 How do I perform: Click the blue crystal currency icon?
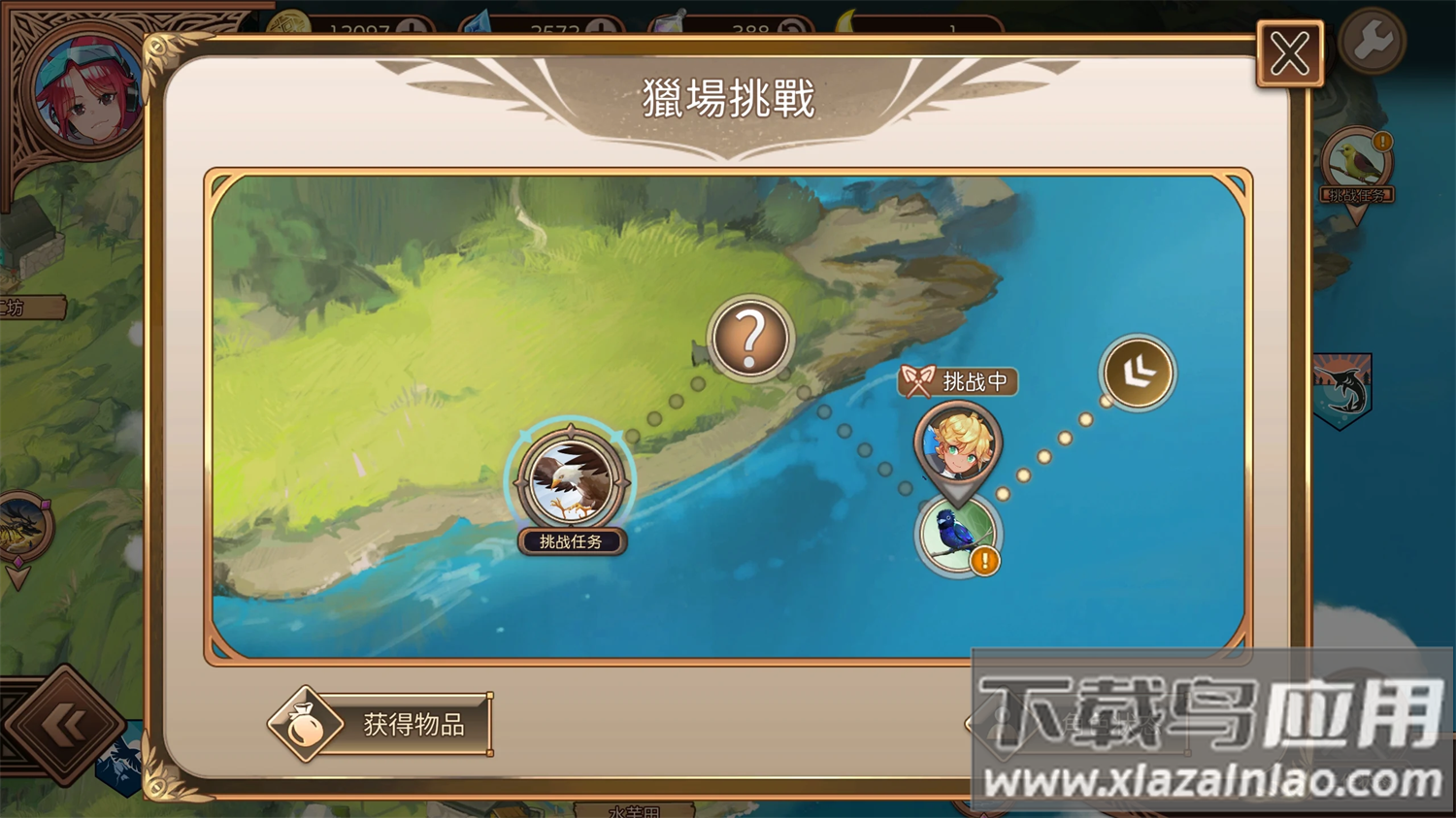[x=478, y=21]
